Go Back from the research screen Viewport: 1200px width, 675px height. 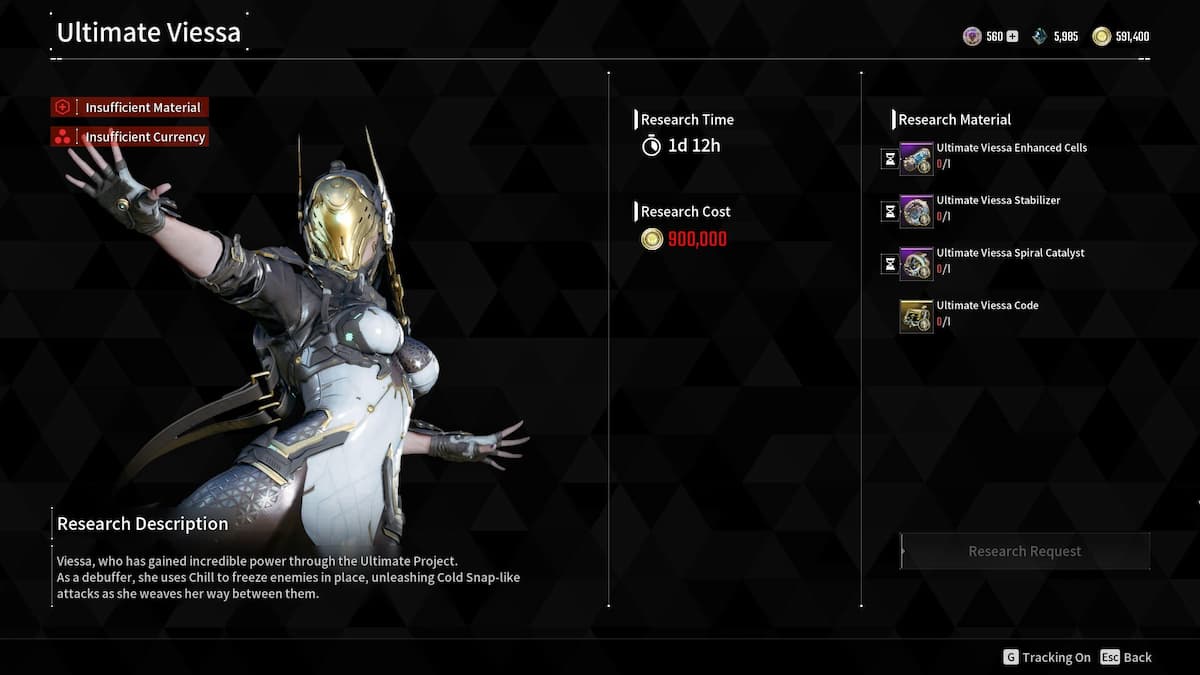tap(1126, 657)
